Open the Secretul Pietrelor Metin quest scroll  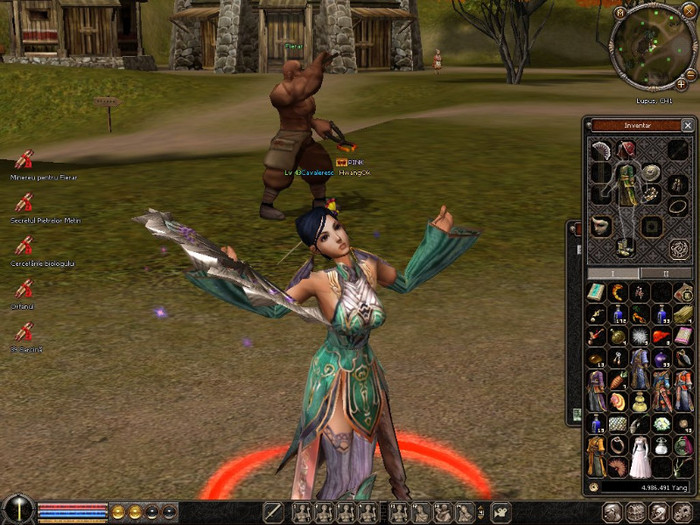click(x=24, y=202)
